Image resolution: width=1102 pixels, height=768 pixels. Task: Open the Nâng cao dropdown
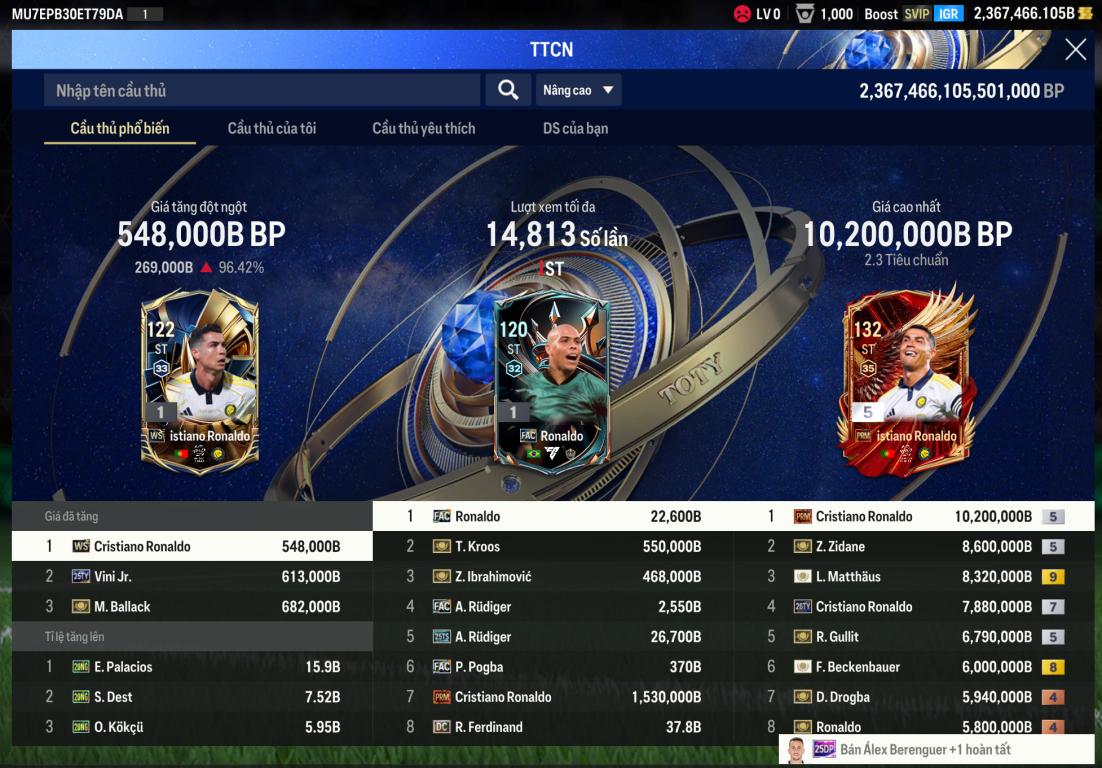coord(578,90)
